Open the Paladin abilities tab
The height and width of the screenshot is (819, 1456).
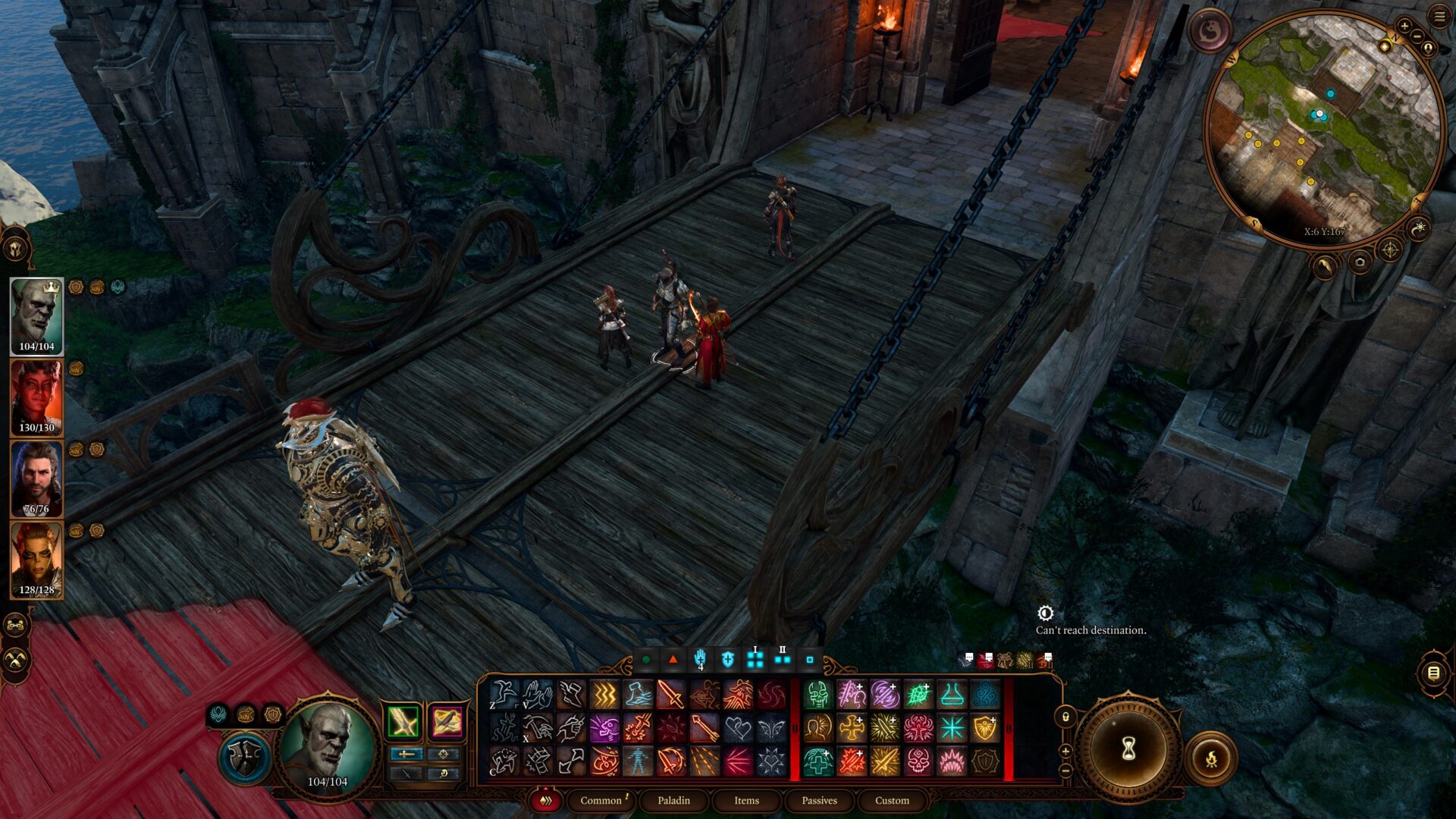[x=673, y=800]
